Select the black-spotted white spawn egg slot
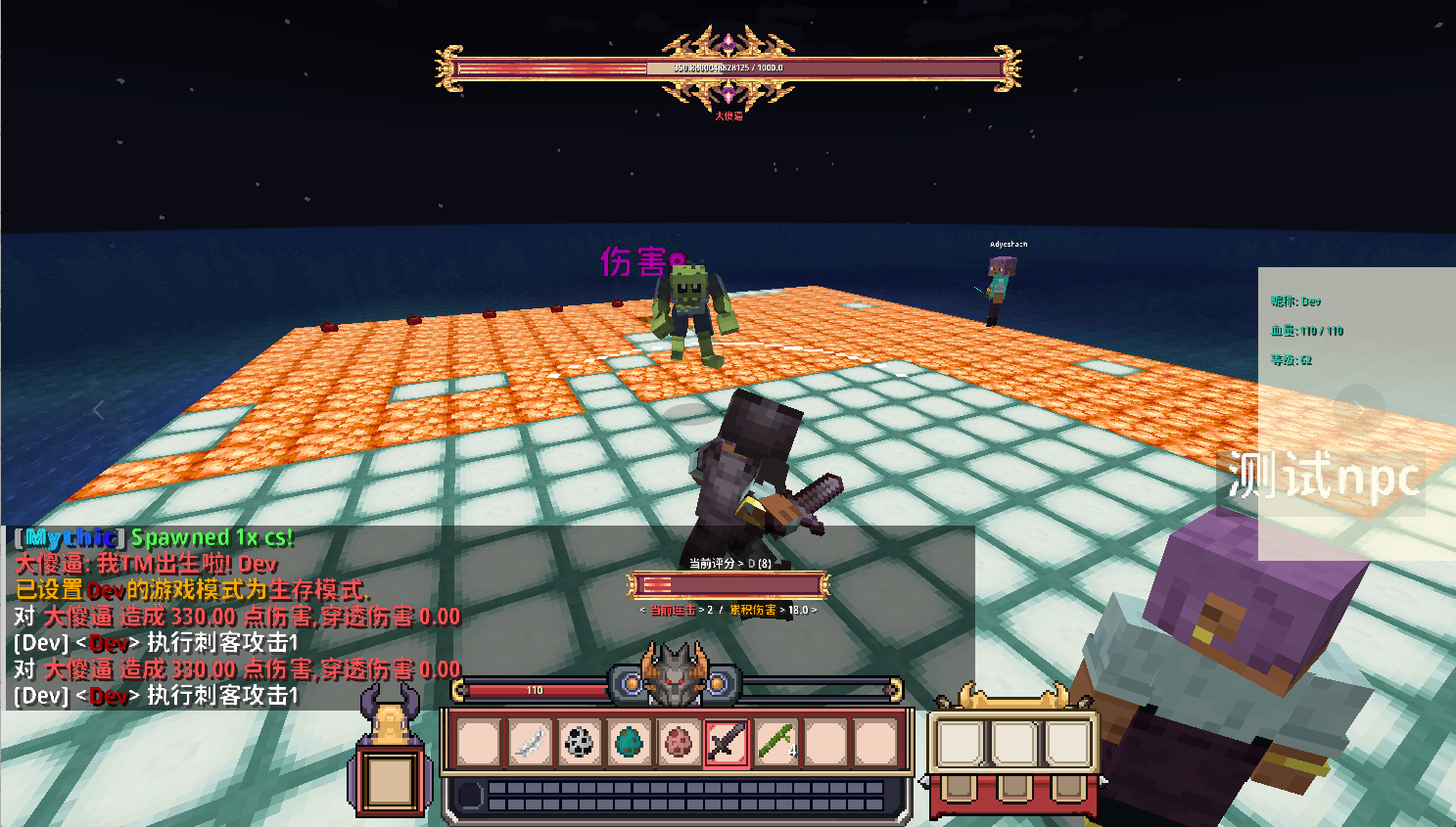Image resolution: width=1456 pixels, height=827 pixels. point(579,742)
